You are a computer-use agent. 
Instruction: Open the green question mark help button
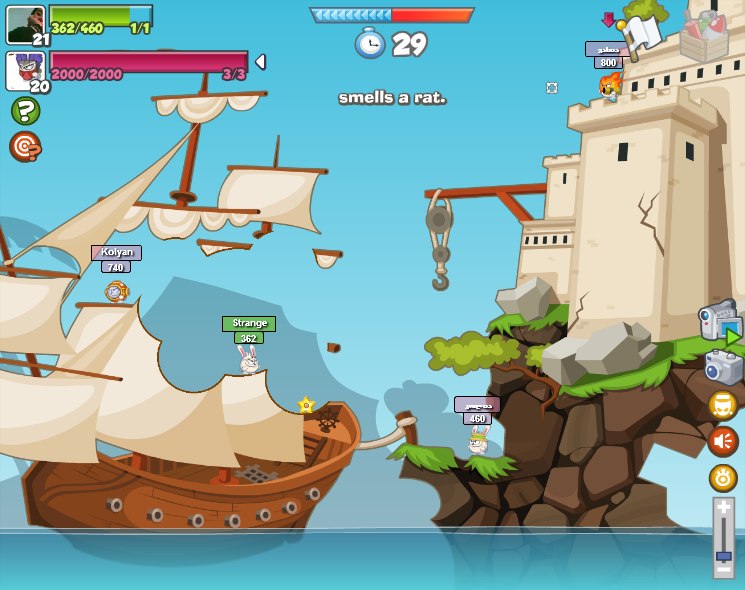click(25, 110)
